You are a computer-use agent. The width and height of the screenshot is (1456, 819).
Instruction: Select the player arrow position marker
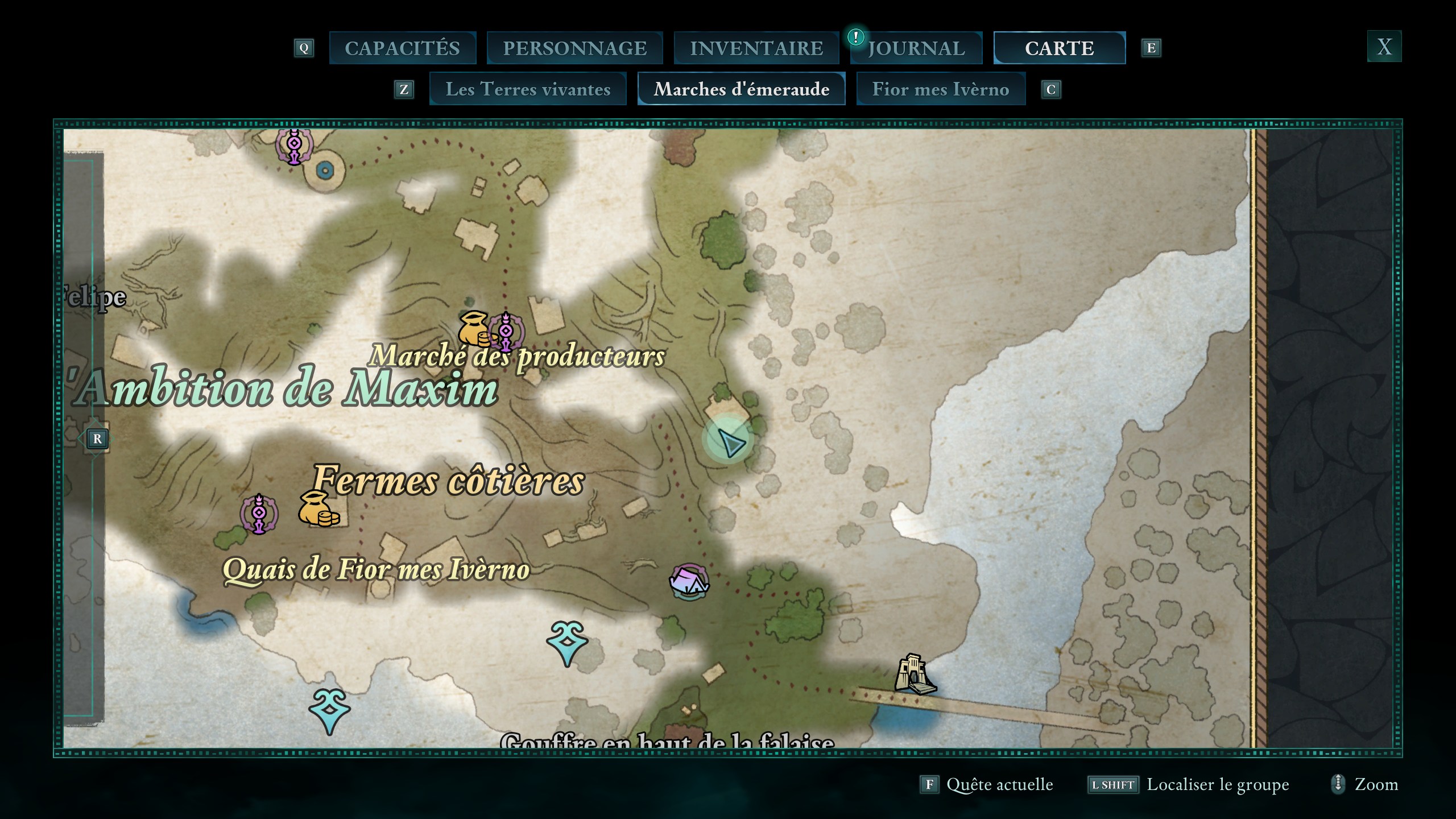(729, 441)
